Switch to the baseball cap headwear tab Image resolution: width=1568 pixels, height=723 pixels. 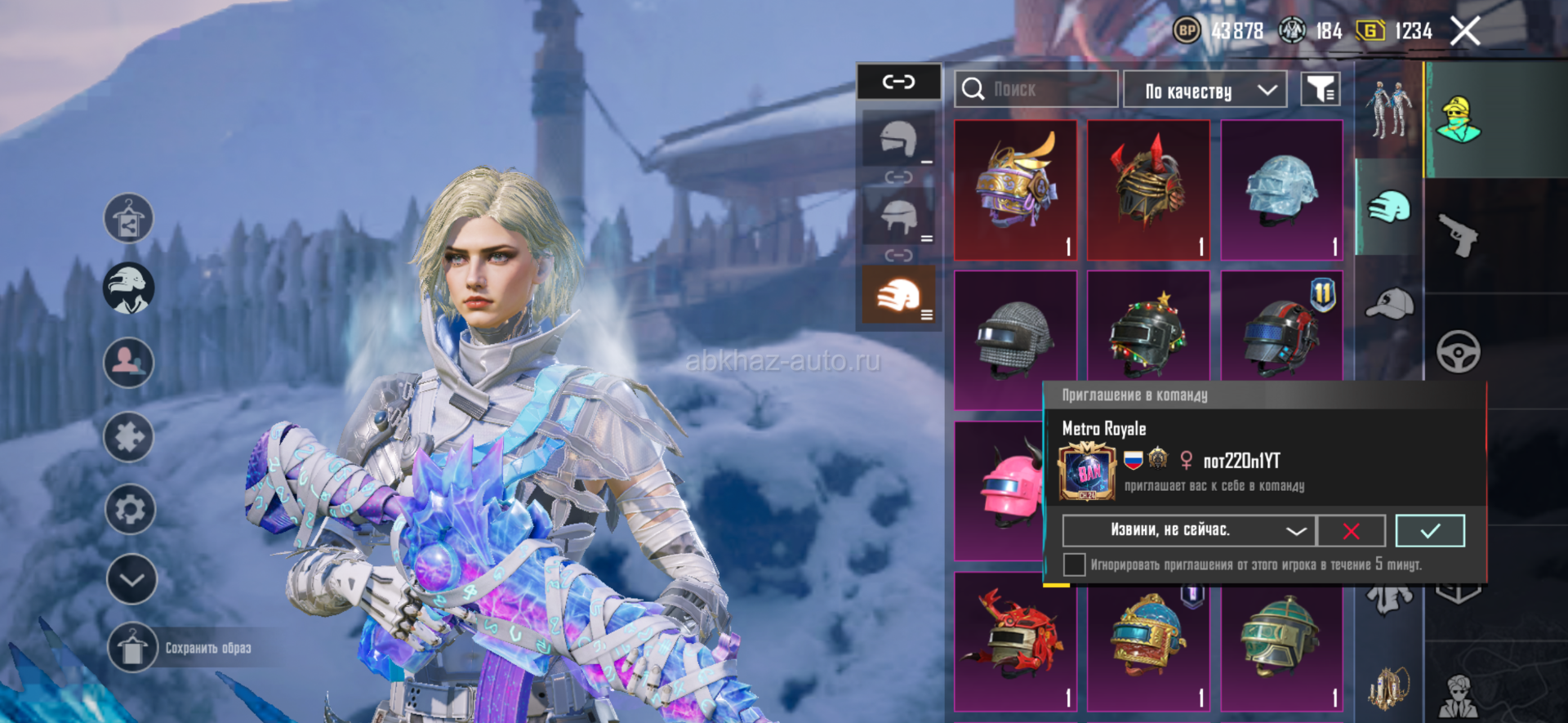1389,303
